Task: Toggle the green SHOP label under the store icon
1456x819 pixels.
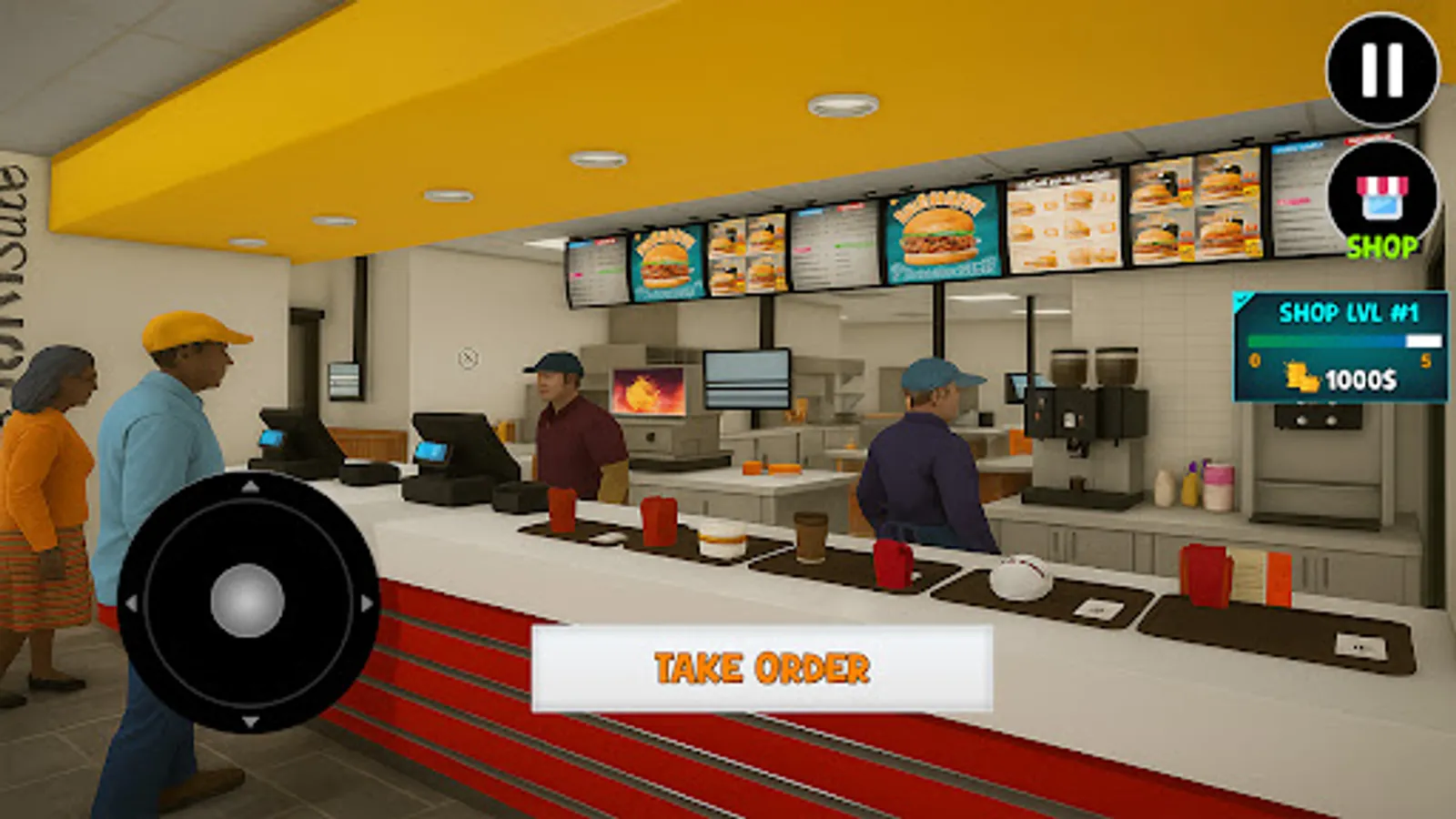Action: click(x=1381, y=244)
